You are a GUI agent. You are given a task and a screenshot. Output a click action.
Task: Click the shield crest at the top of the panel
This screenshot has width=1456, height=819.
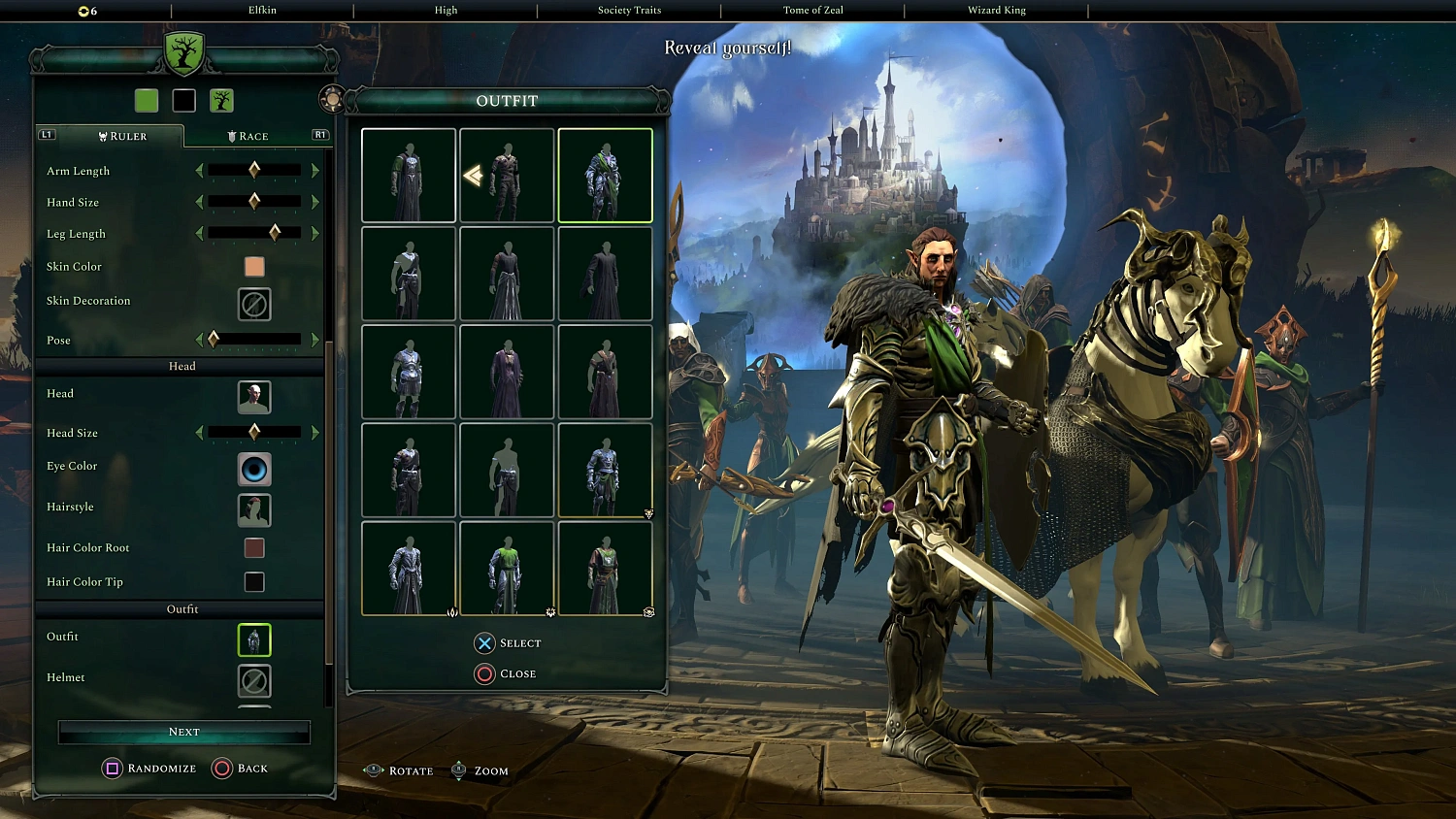point(183,55)
